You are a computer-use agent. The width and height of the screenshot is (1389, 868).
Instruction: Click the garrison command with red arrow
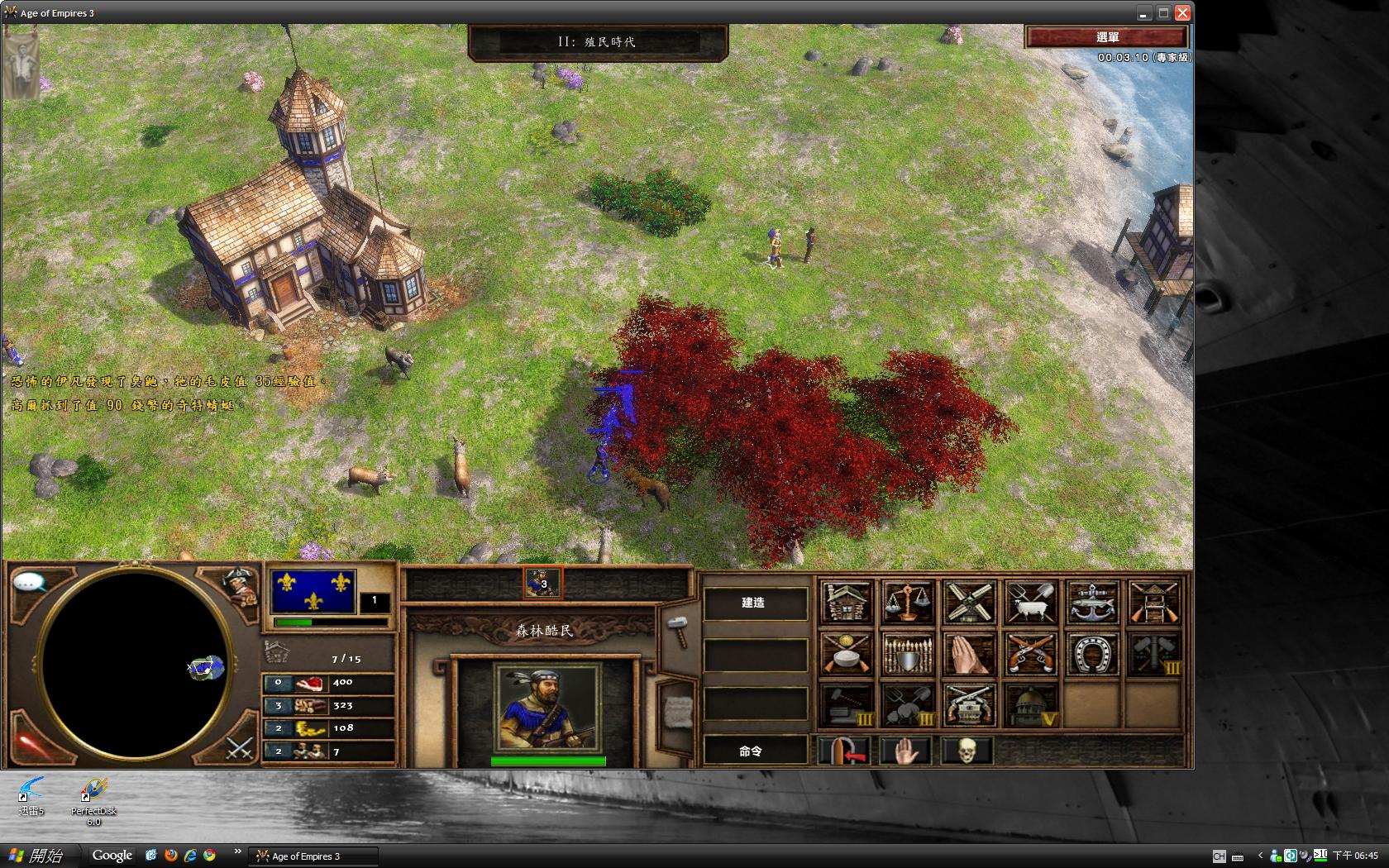pyautogui.click(x=844, y=751)
